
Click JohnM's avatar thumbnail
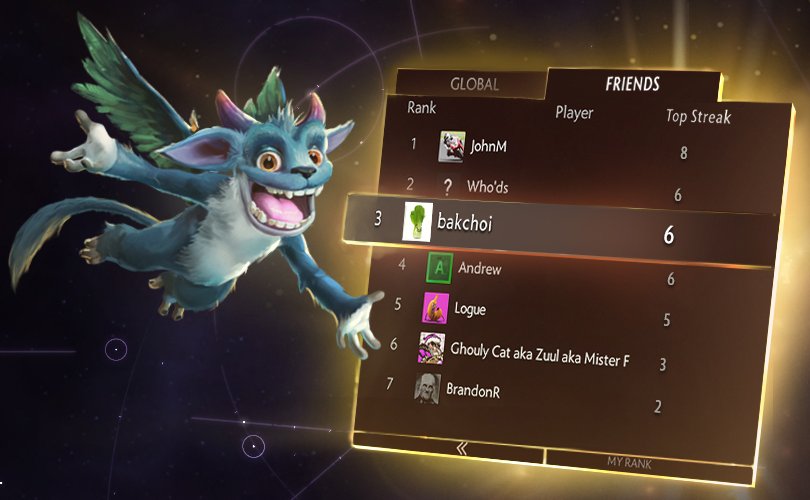(x=452, y=146)
